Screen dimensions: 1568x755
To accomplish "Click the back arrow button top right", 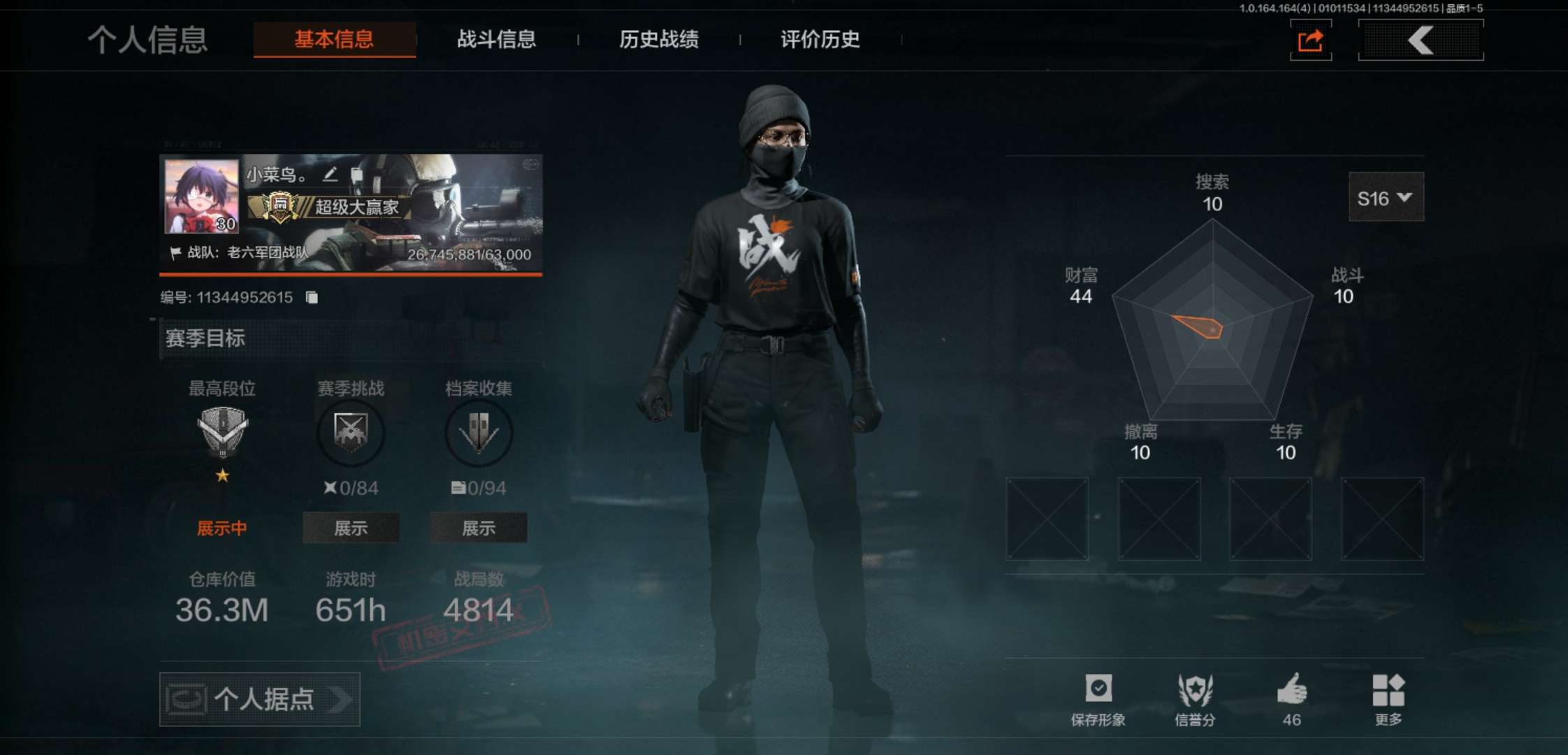I will click(x=1420, y=40).
